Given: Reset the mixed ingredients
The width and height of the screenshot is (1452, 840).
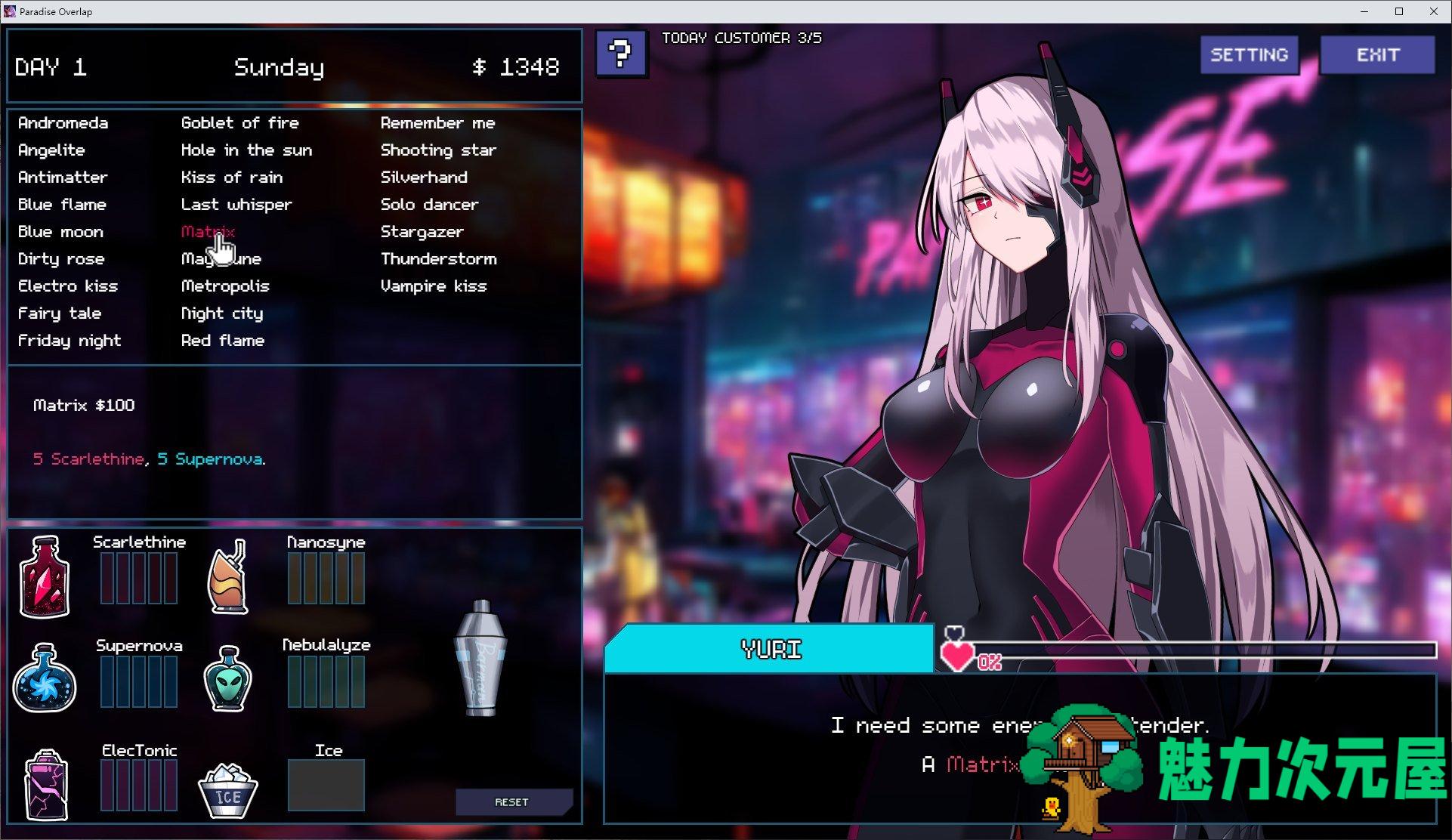Looking at the screenshot, I should click(512, 802).
